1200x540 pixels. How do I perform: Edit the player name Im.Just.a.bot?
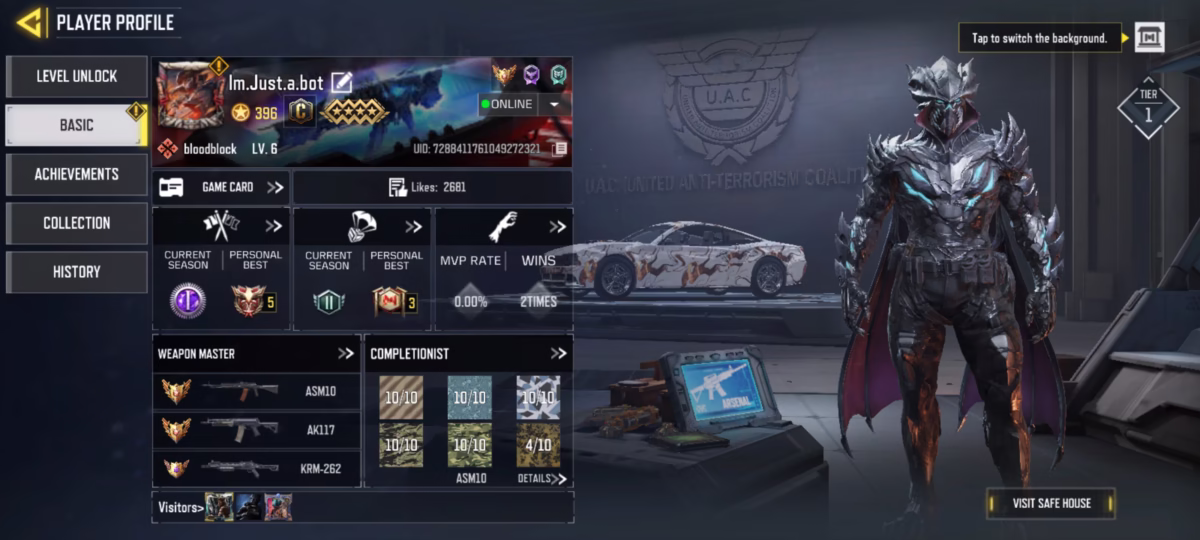[342, 82]
